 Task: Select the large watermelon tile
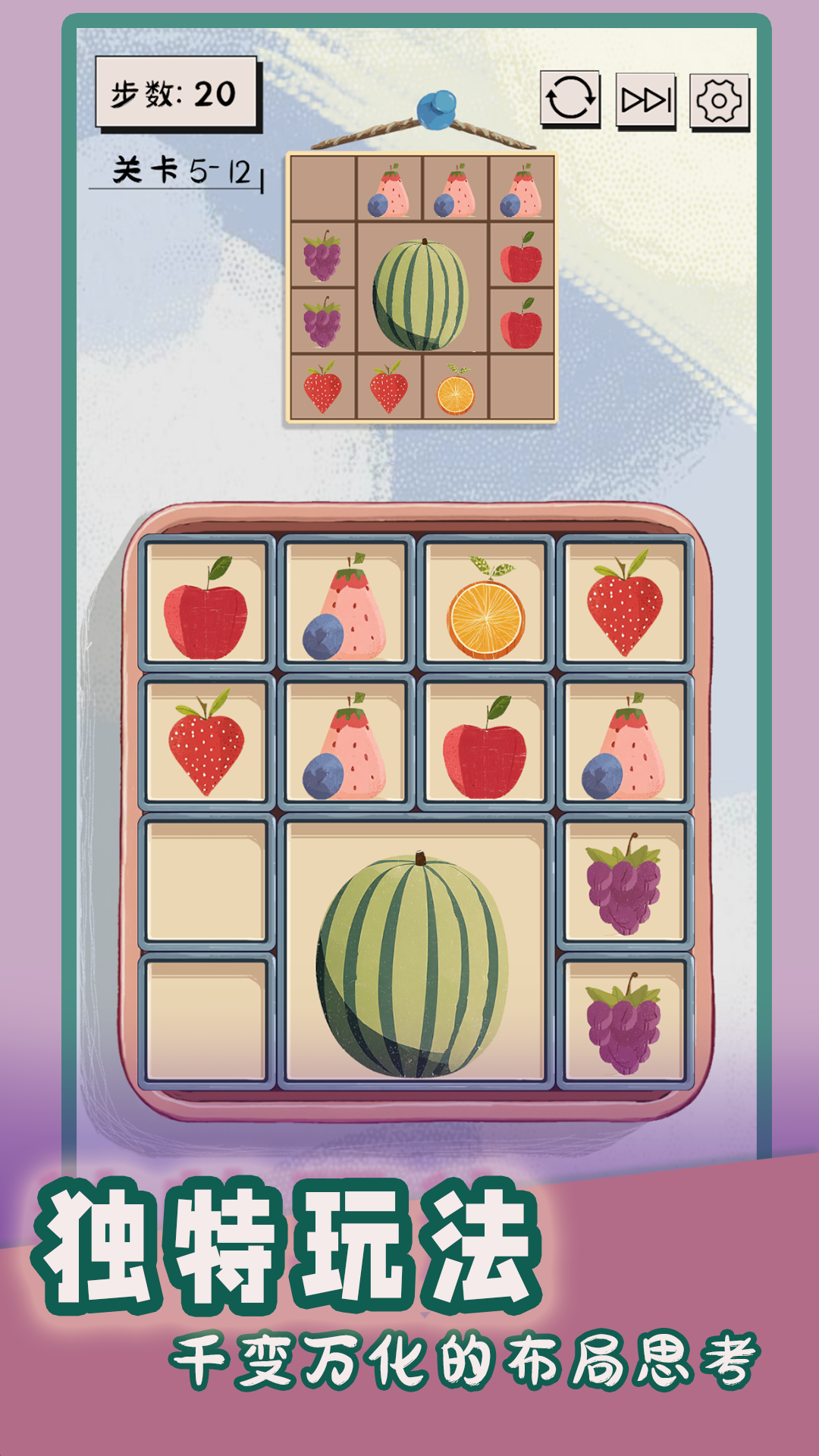tap(415, 952)
